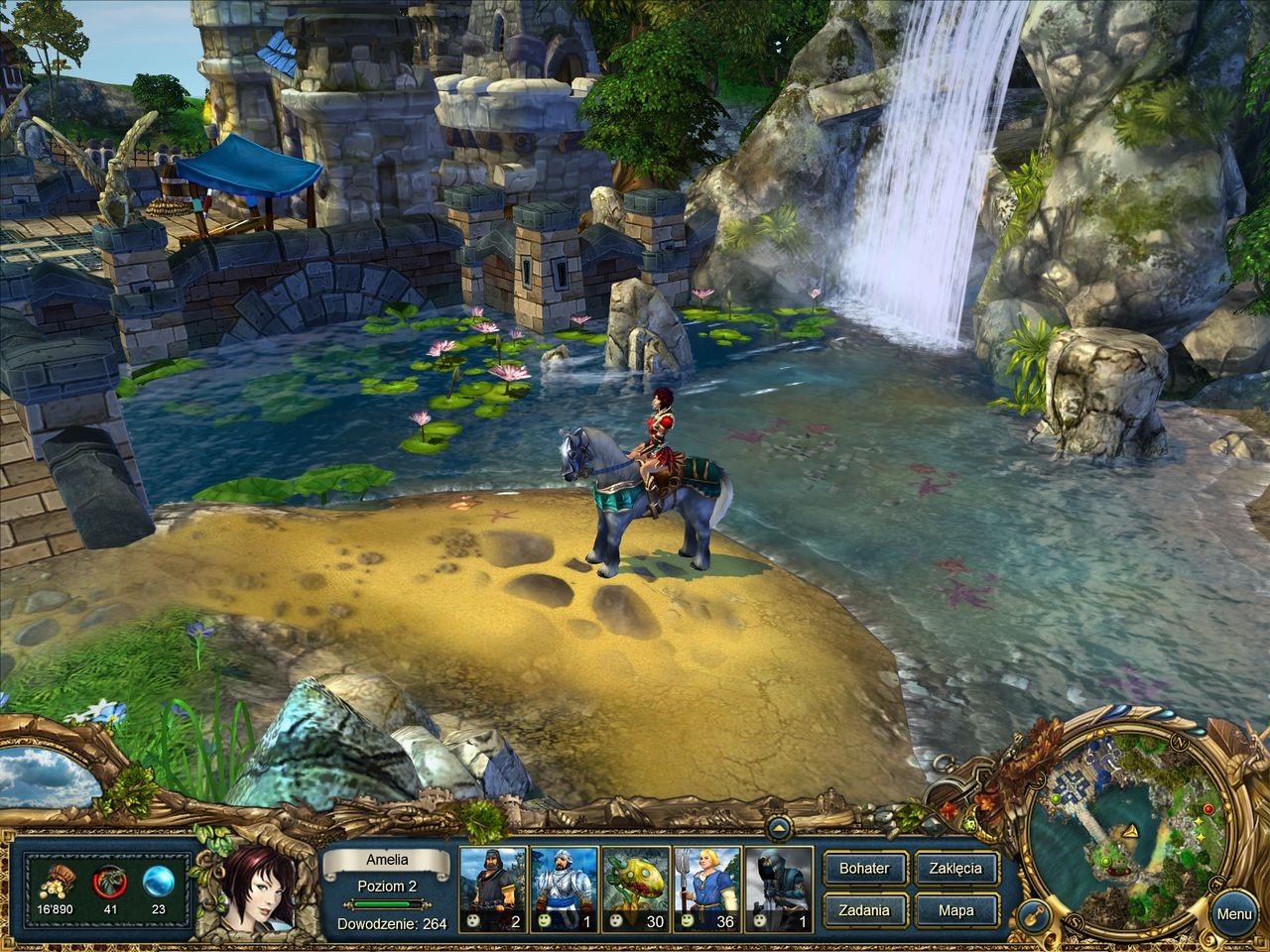1270x952 pixels.
Task: Expand the panel with the up-arrow button
Action: 778,826
